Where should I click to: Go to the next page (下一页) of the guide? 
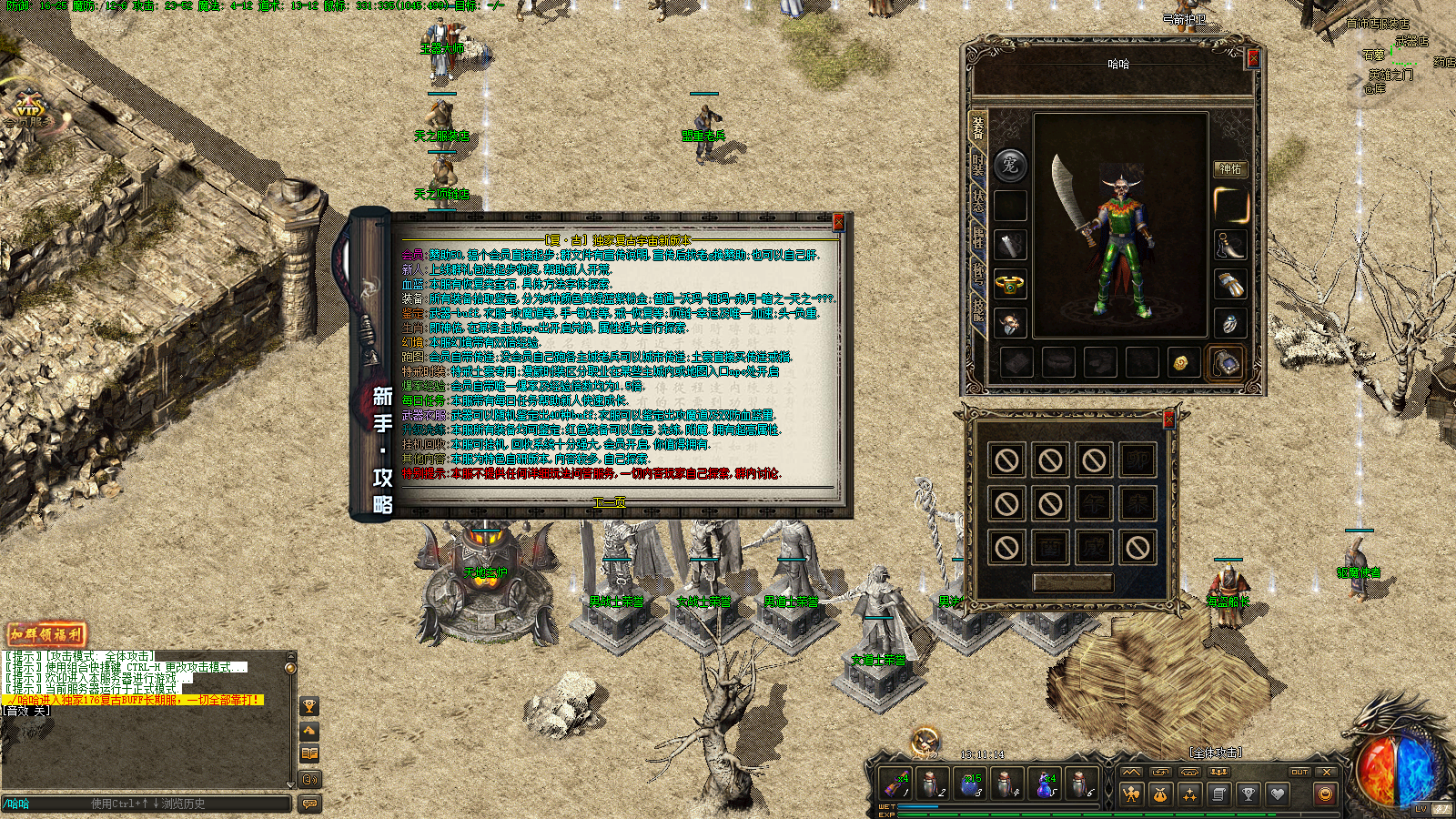(x=610, y=501)
